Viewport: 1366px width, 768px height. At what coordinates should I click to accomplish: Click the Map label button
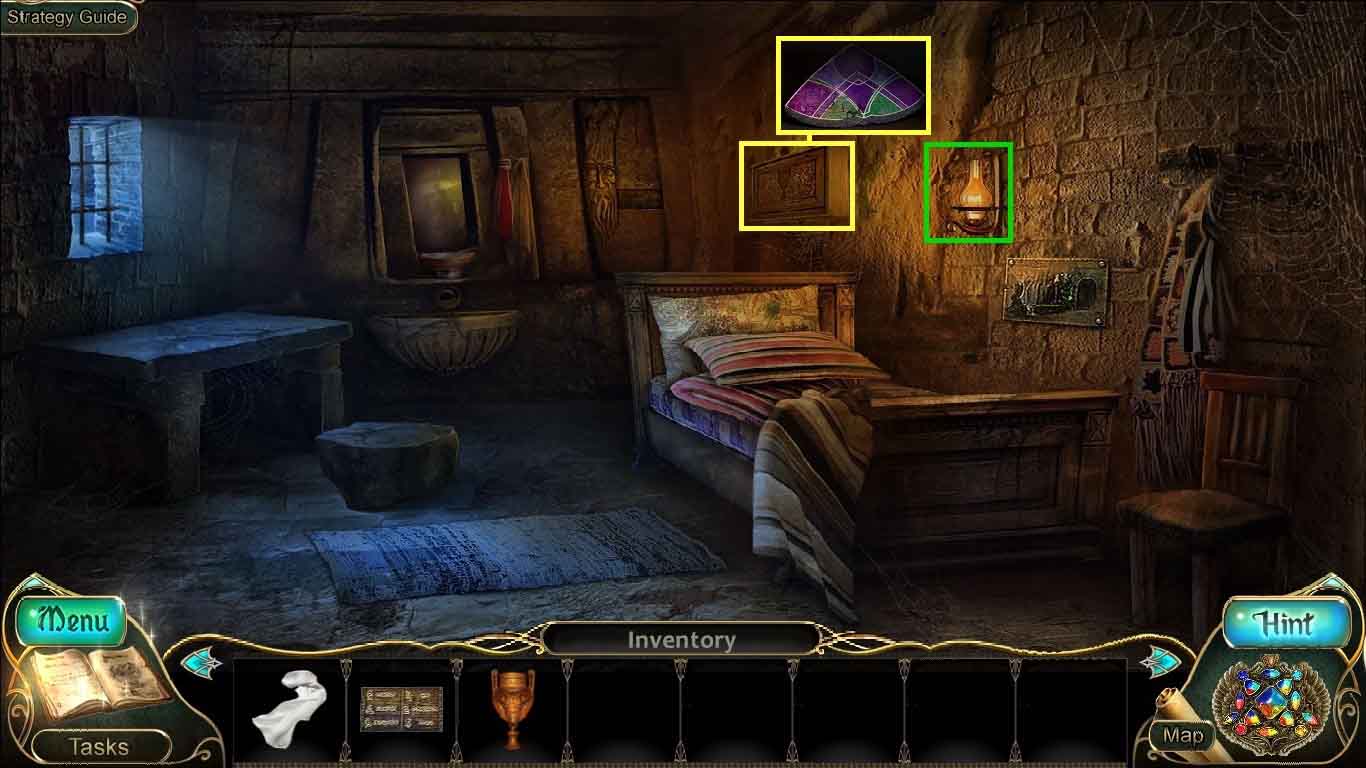pyautogui.click(x=1182, y=737)
